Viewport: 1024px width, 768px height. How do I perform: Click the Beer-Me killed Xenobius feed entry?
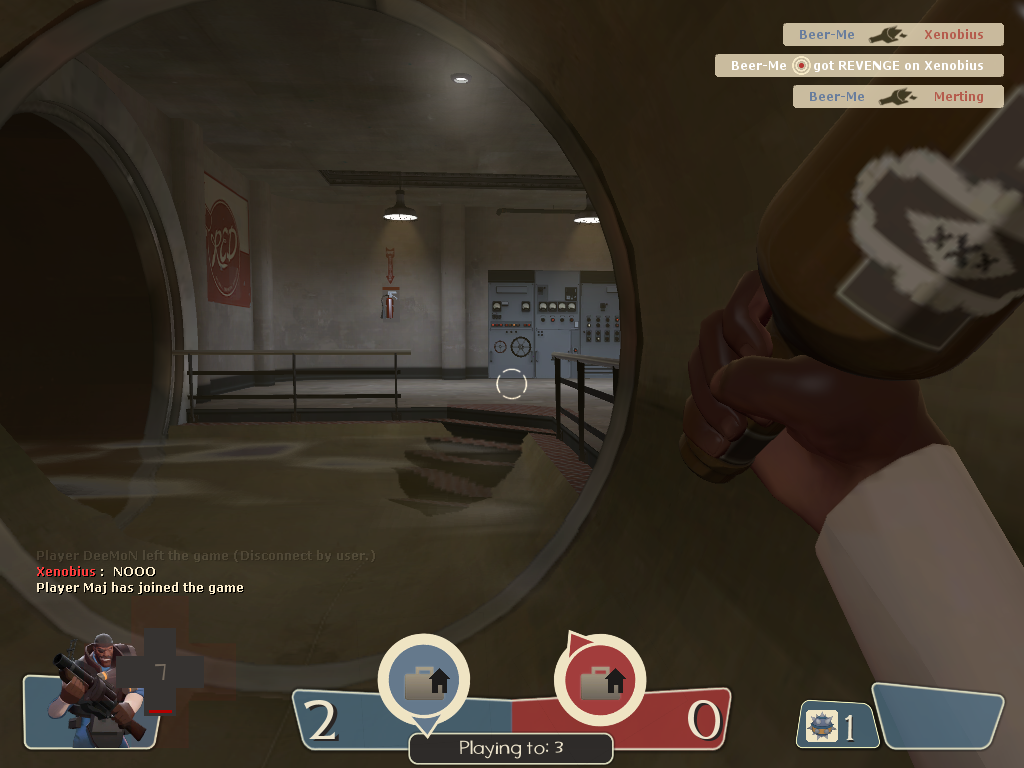[892, 35]
